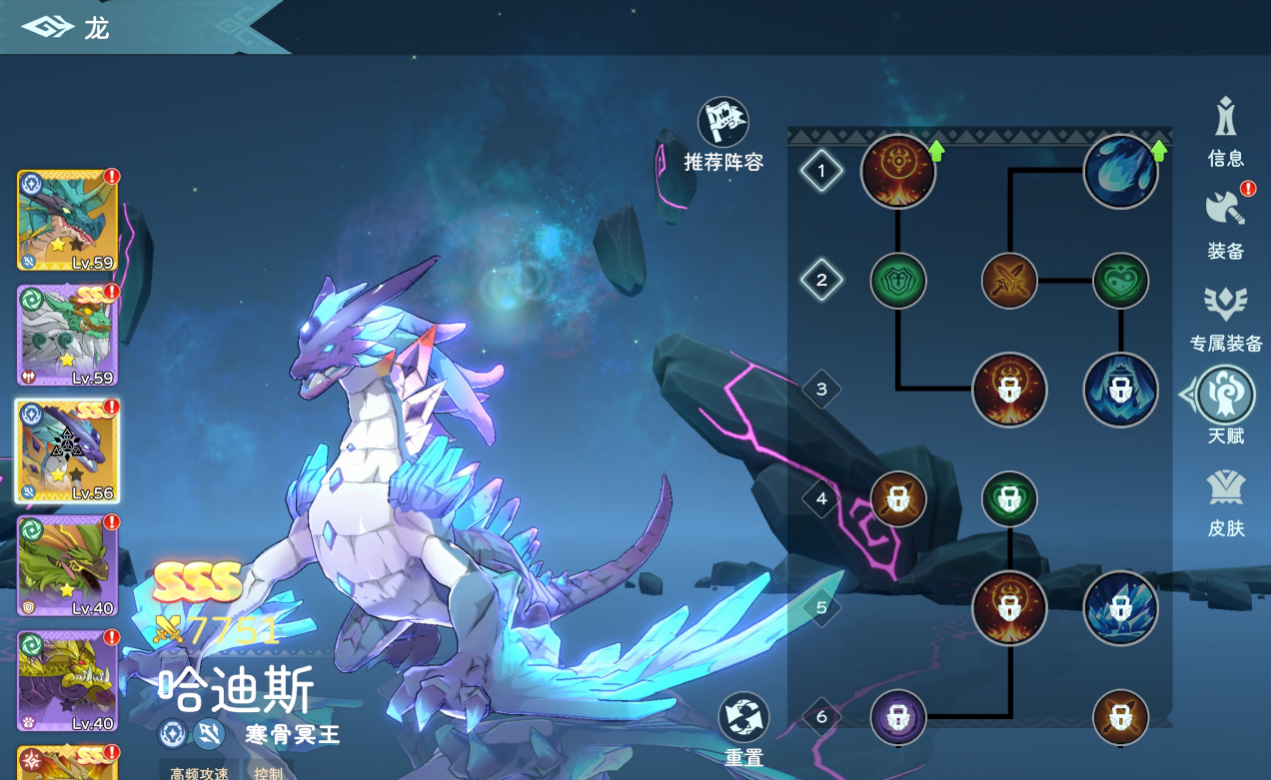
Task: Select the teal dragon portrait Lv.59
Action: tap(67, 220)
